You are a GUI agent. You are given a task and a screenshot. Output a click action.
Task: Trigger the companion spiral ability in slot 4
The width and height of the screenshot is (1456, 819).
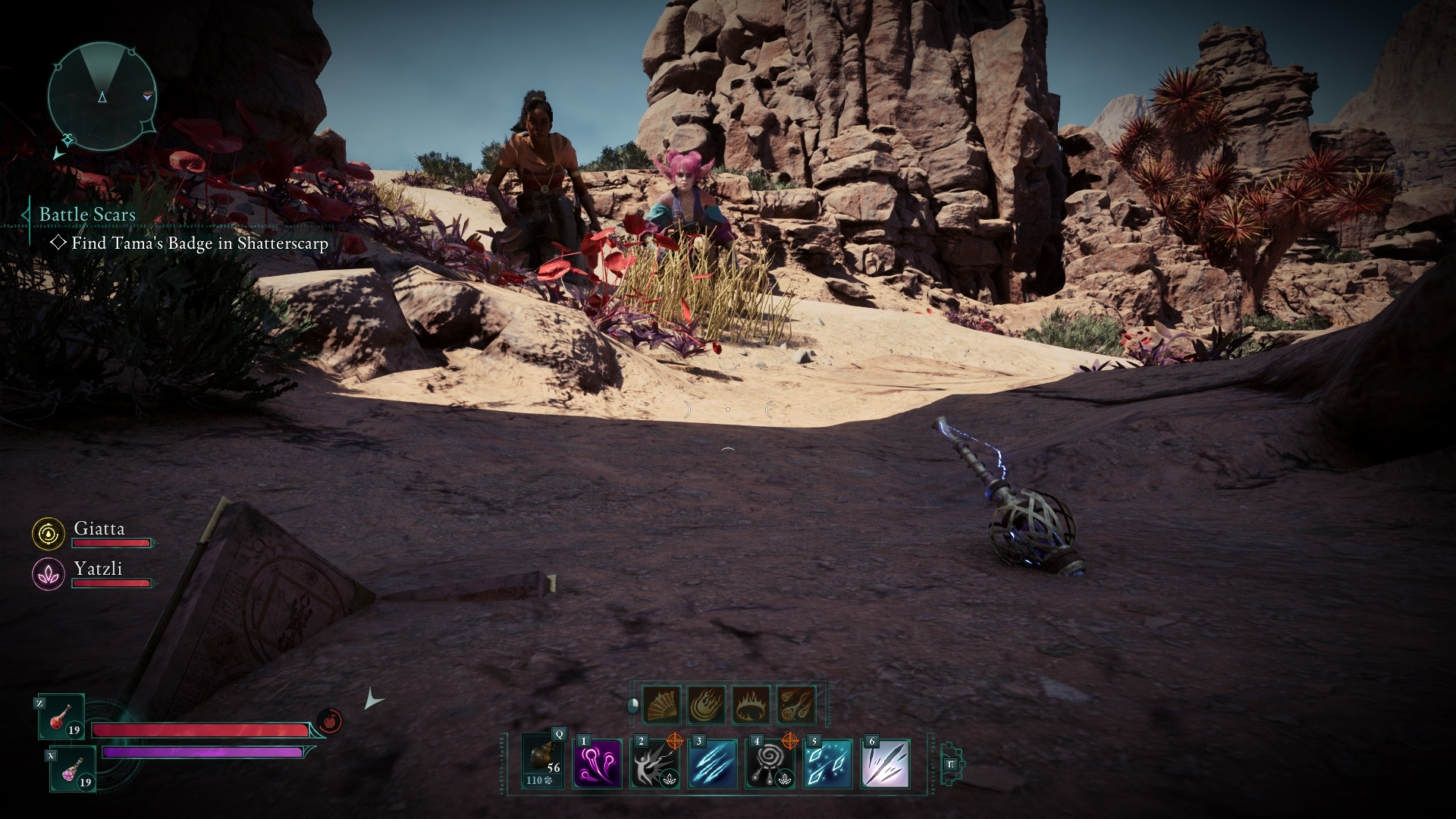tap(770, 764)
